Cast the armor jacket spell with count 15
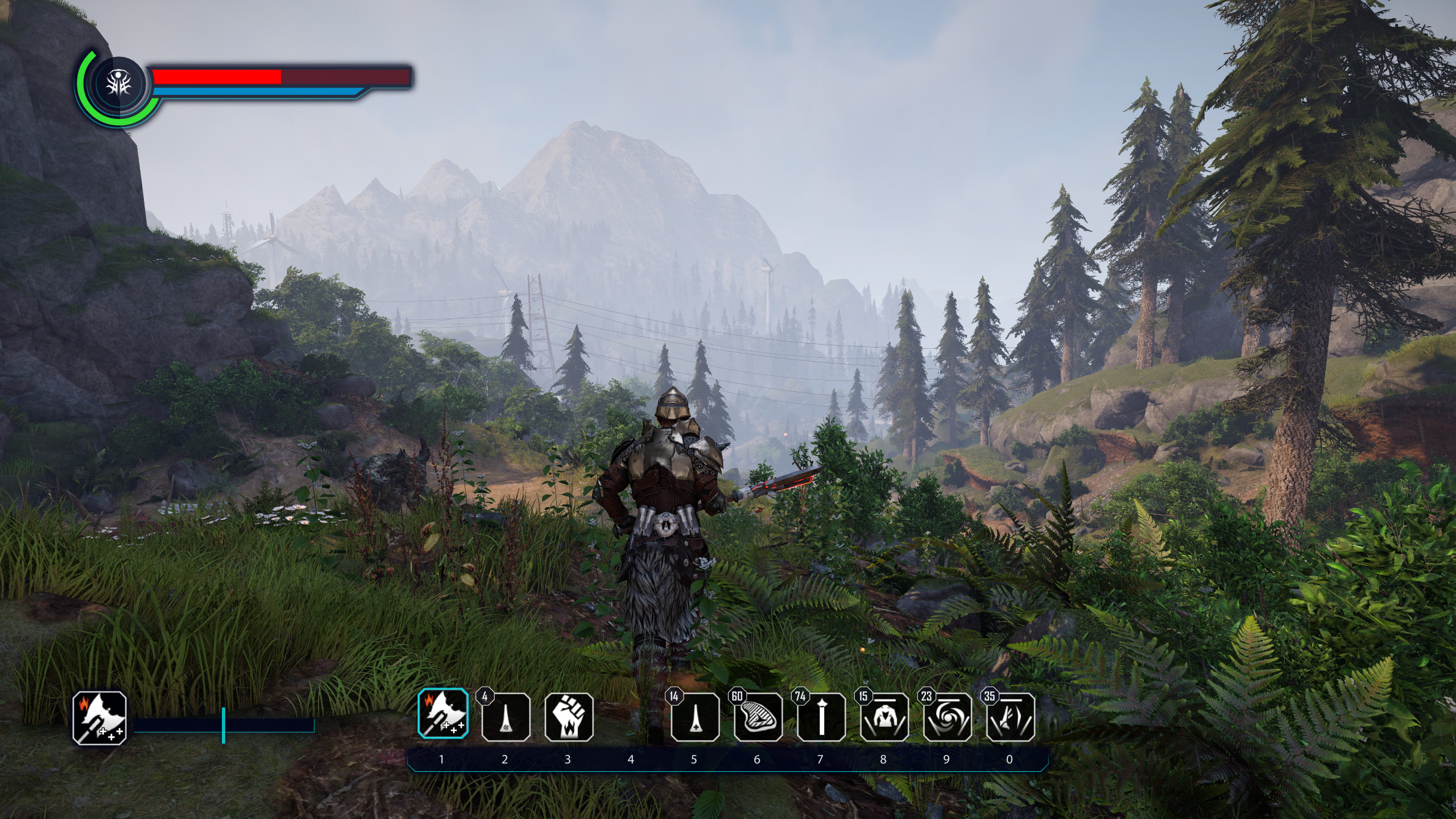The height and width of the screenshot is (819, 1456). click(x=884, y=717)
